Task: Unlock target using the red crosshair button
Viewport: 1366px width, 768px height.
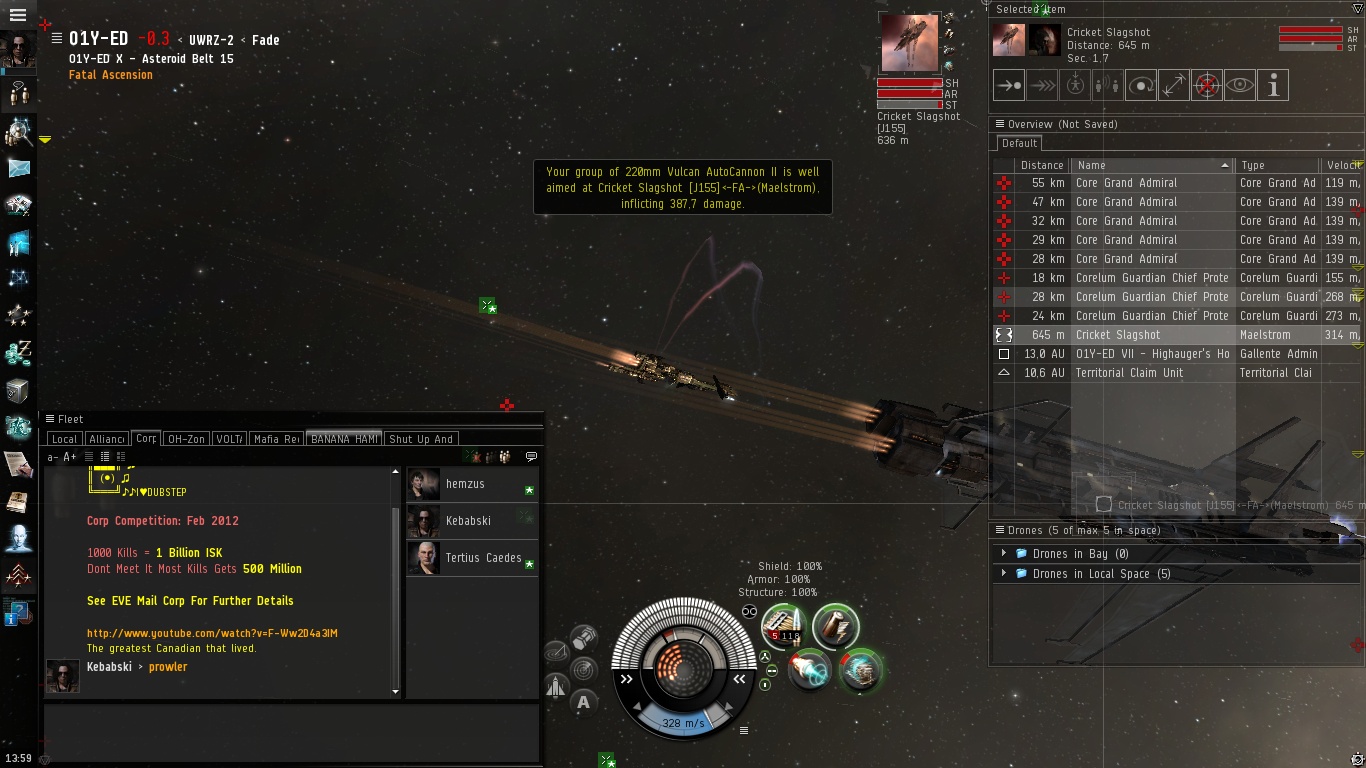Action: click(x=1207, y=86)
